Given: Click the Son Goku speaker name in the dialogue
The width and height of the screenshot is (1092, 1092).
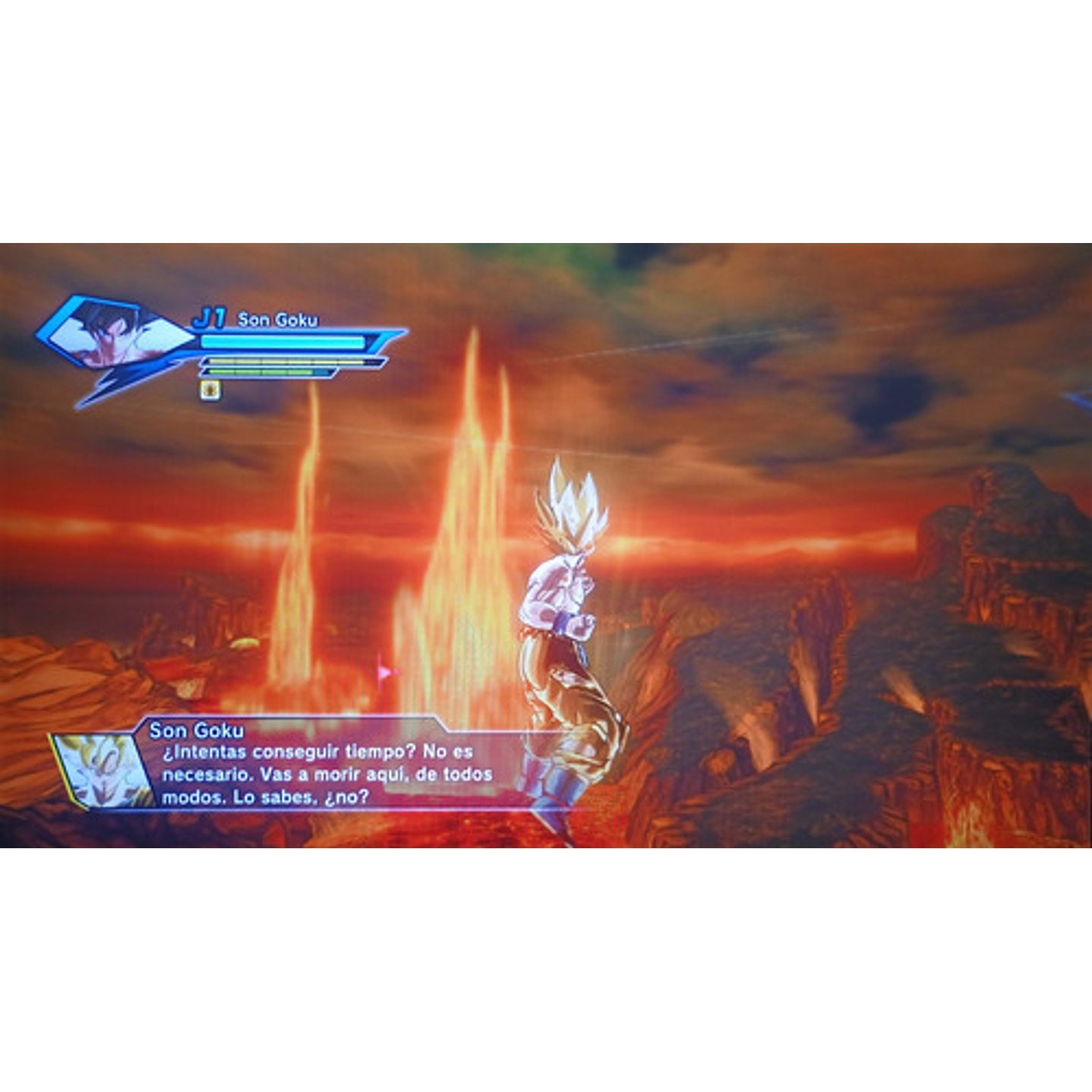Looking at the screenshot, I should [197, 729].
